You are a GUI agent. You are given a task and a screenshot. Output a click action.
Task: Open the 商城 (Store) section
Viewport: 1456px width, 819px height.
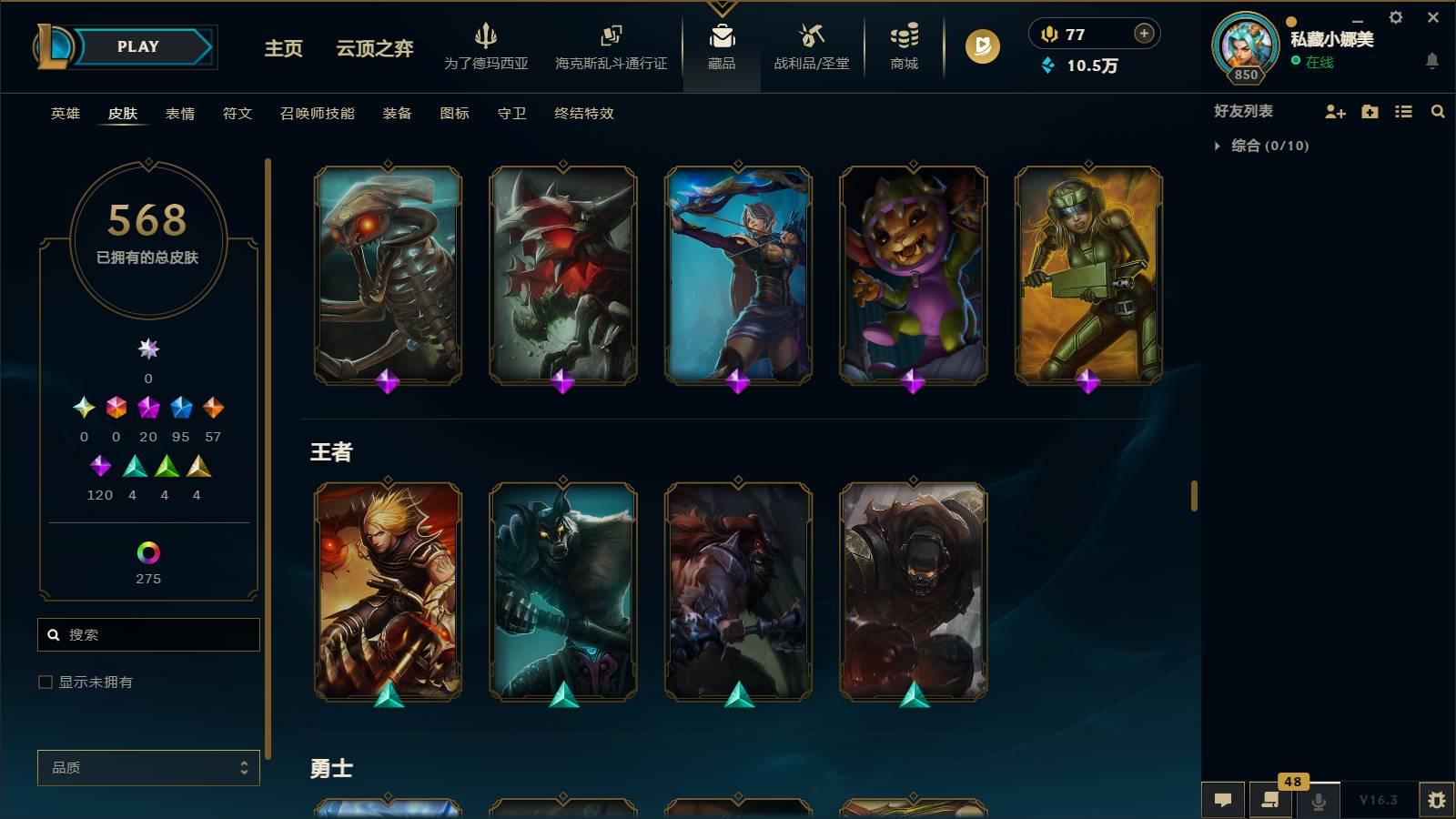tap(902, 47)
